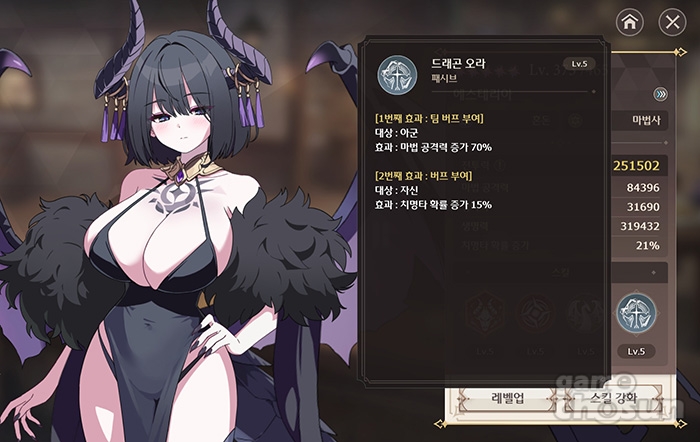
Task: Click the double-arrow expand button
Action: pos(660,95)
